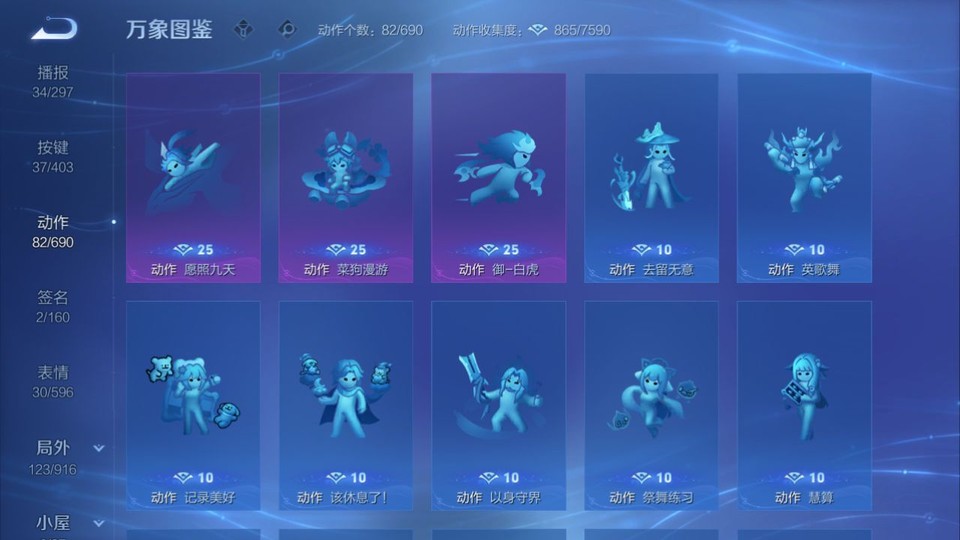Image resolution: width=960 pixels, height=540 pixels.
Task: Select the 动作 category tab
Action: tap(54, 232)
